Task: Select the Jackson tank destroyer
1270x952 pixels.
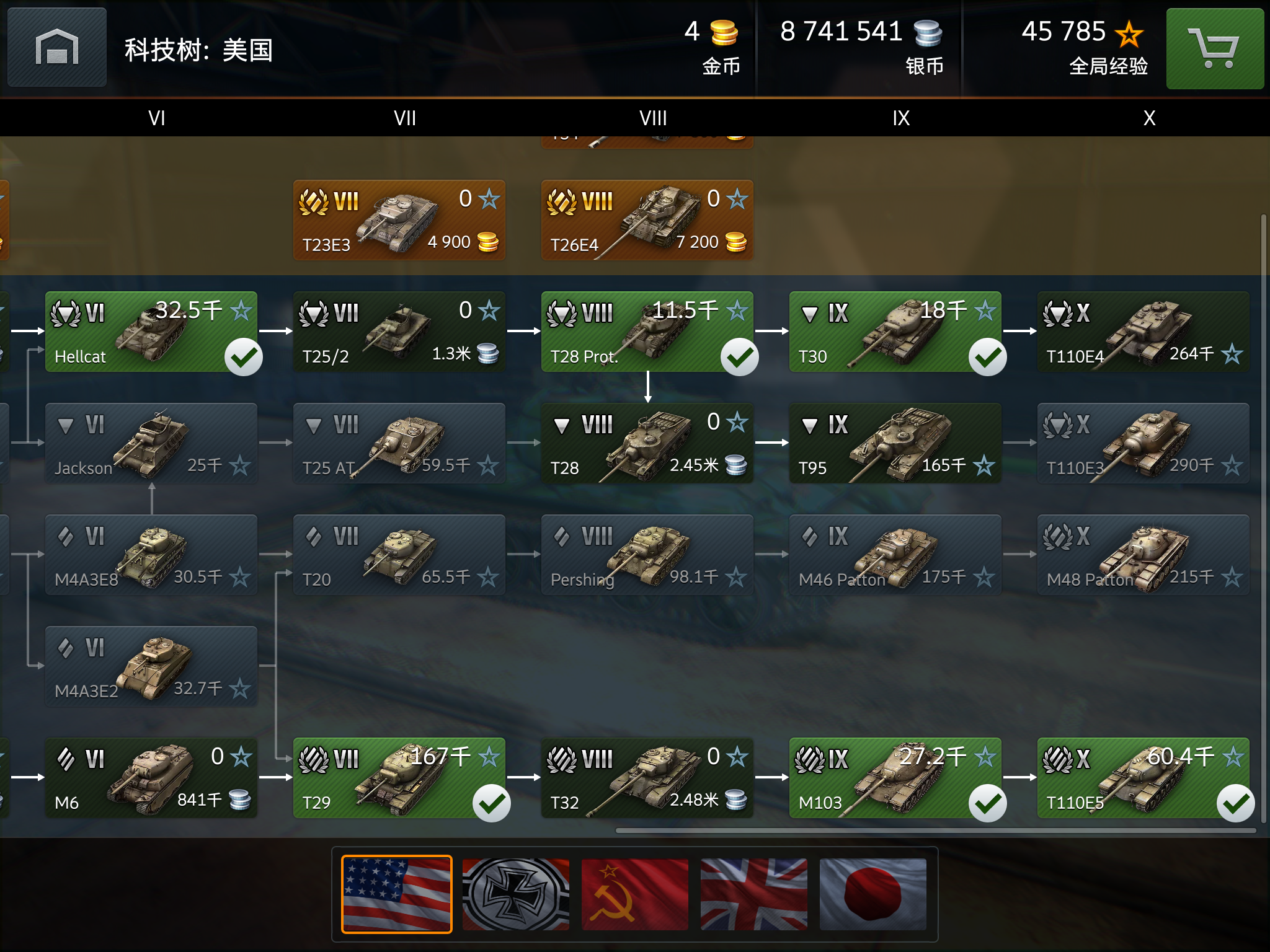Action: click(x=151, y=443)
